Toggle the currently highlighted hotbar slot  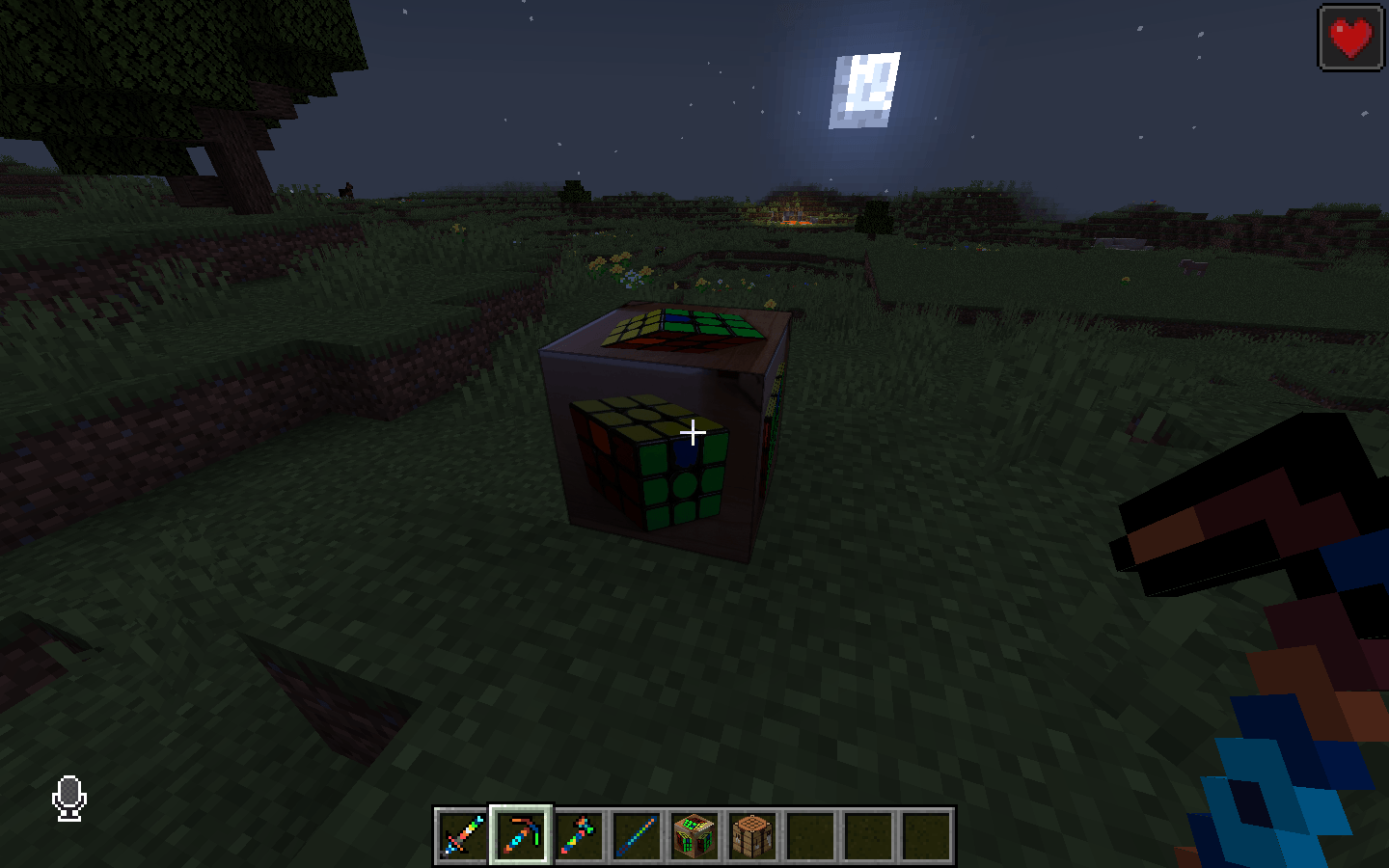click(518, 835)
